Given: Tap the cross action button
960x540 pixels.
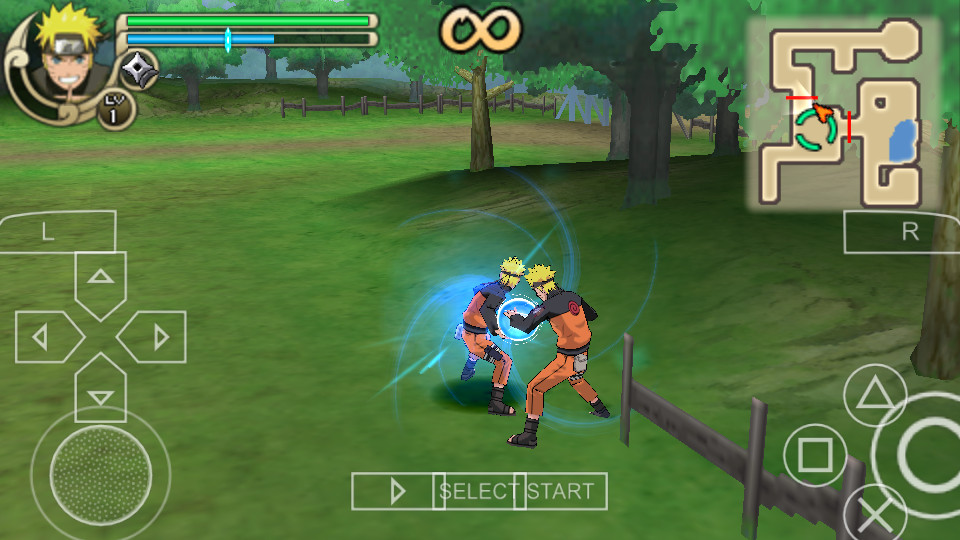Looking at the screenshot, I should click(876, 515).
